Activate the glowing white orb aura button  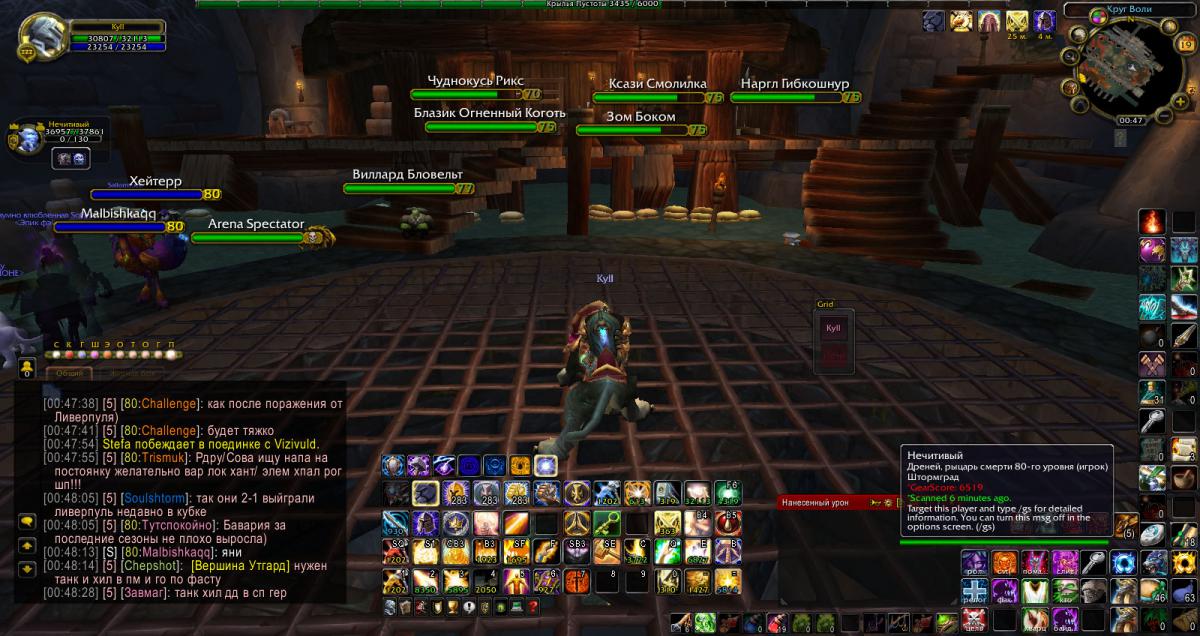tap(545, 465)
